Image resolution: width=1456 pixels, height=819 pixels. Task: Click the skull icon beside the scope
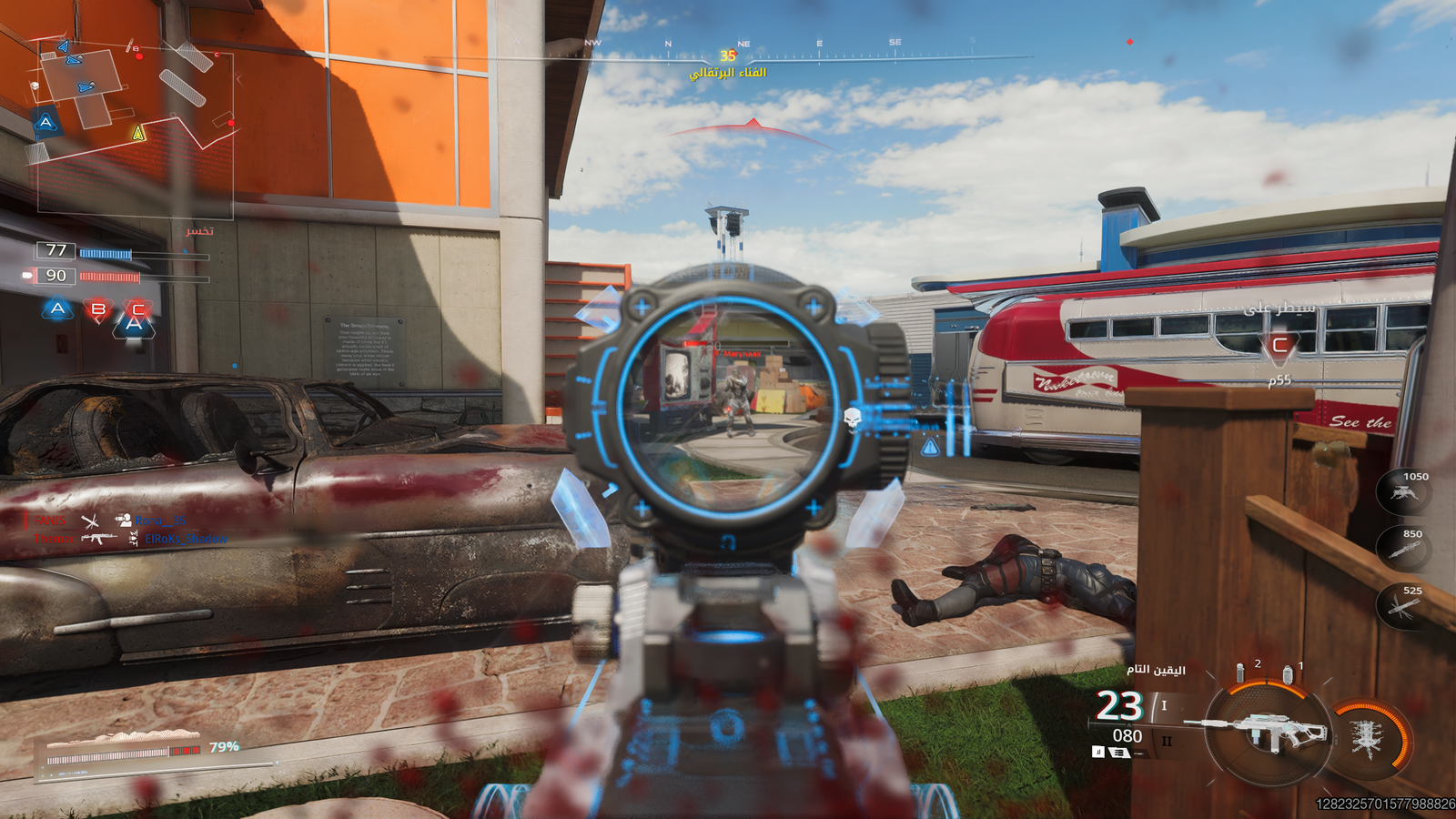click(853, 420)
